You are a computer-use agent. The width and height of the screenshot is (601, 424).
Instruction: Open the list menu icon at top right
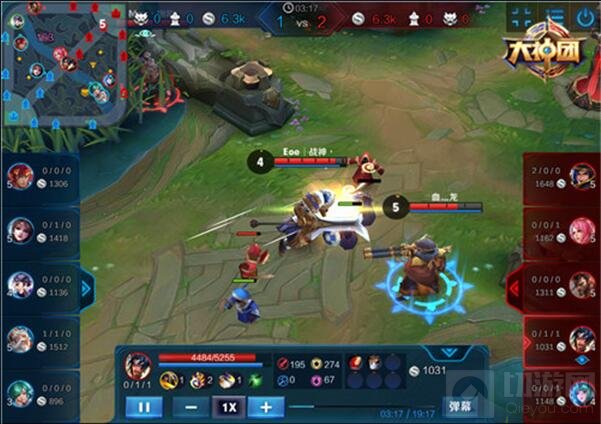pyautogui.click(x=553, y=17)
